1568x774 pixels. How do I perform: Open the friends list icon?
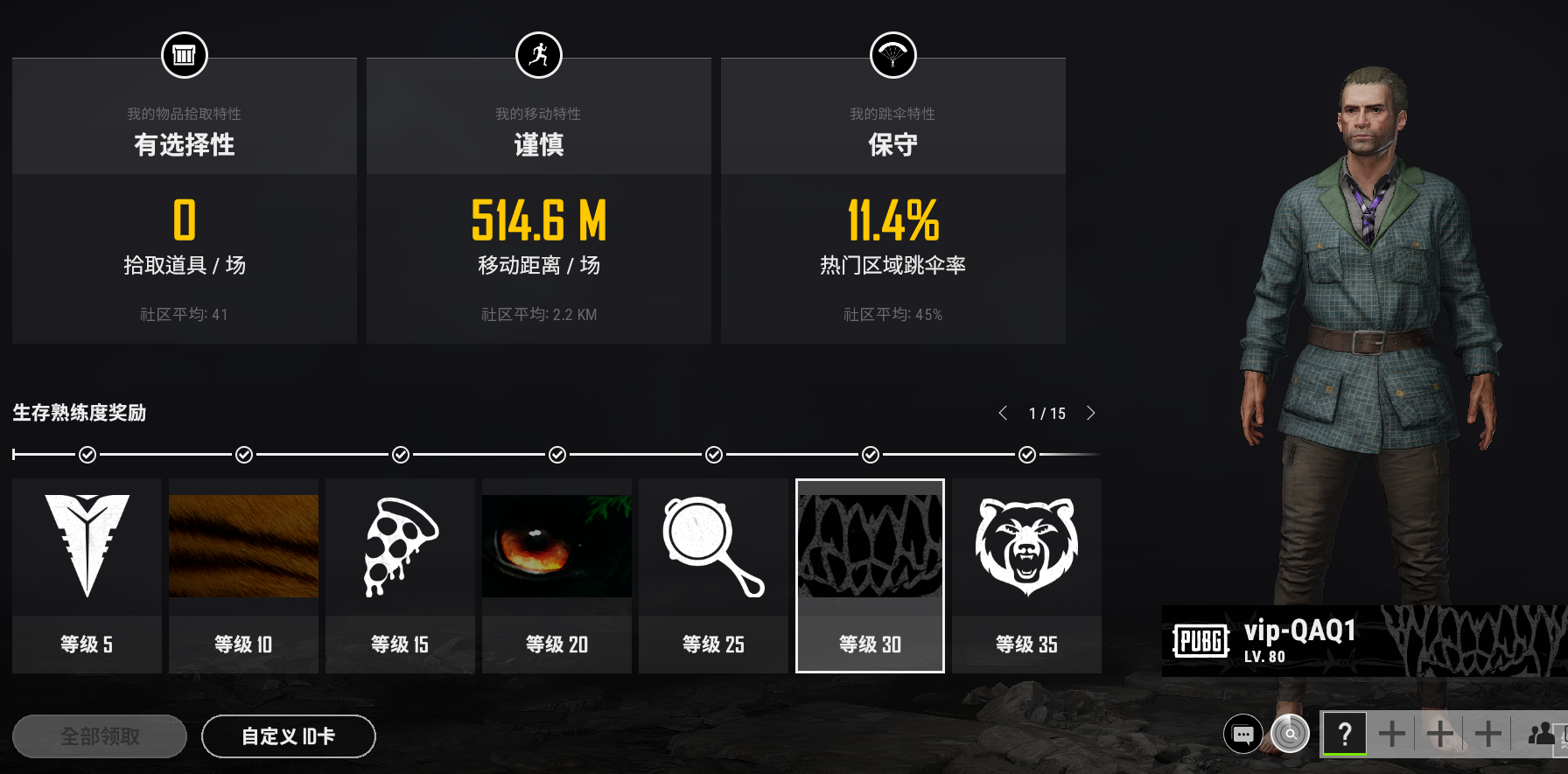(x=1543, y=734)
